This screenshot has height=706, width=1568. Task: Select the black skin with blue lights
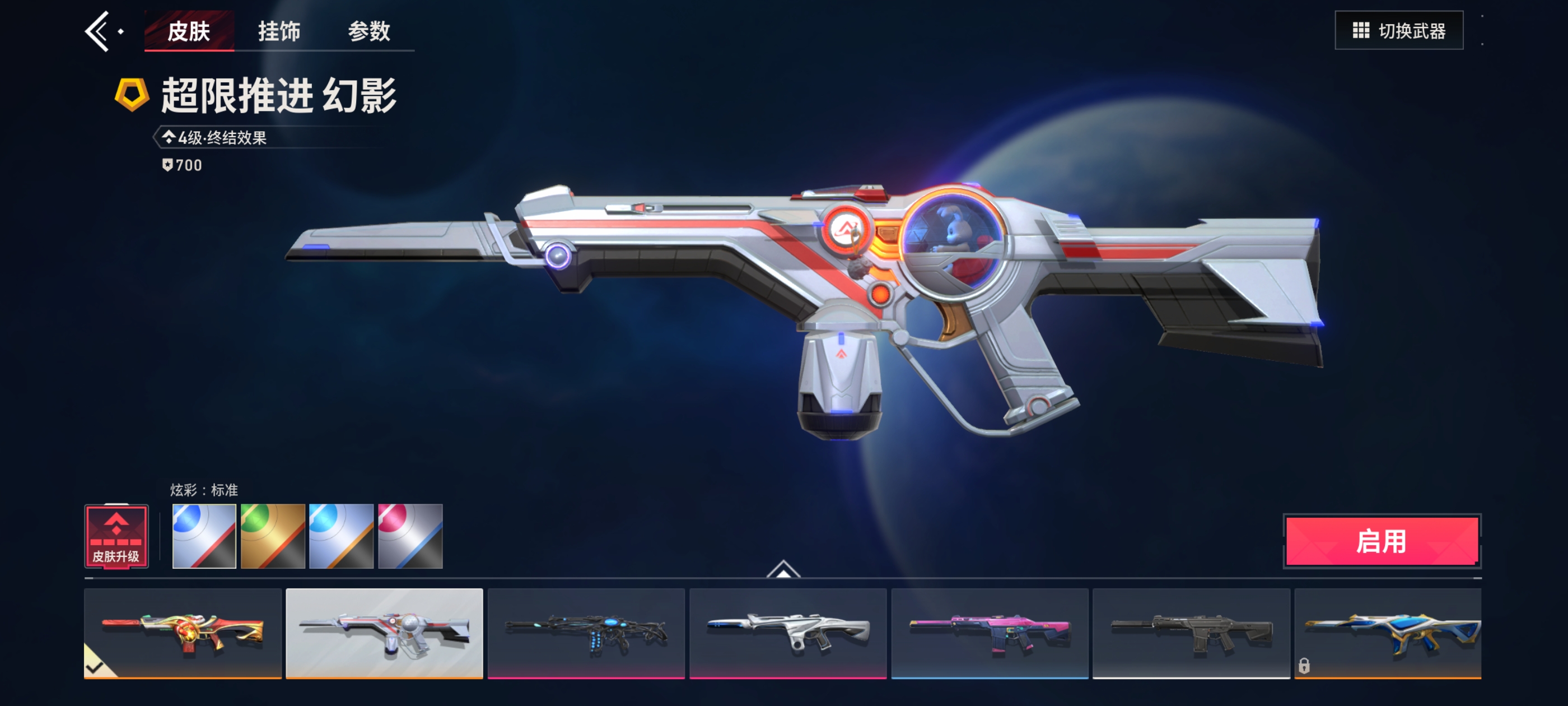[586, 633]
